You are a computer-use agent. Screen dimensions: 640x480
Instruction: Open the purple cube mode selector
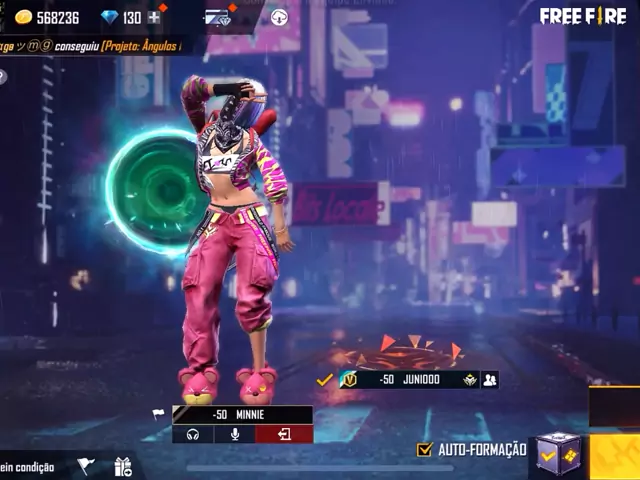556,453
